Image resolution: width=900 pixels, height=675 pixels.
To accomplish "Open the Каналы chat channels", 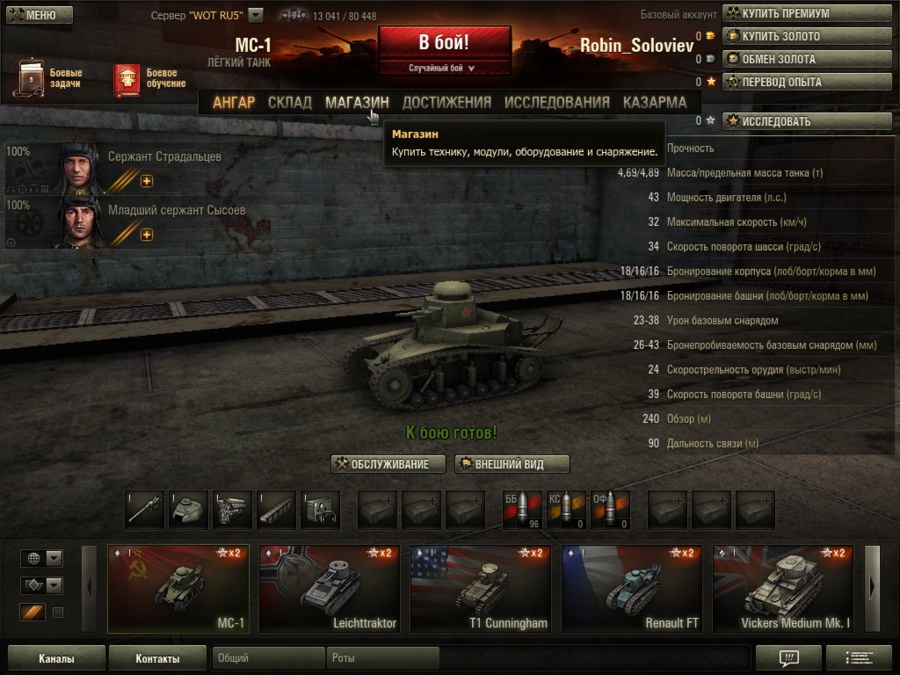I will click(x=56, y=659).
